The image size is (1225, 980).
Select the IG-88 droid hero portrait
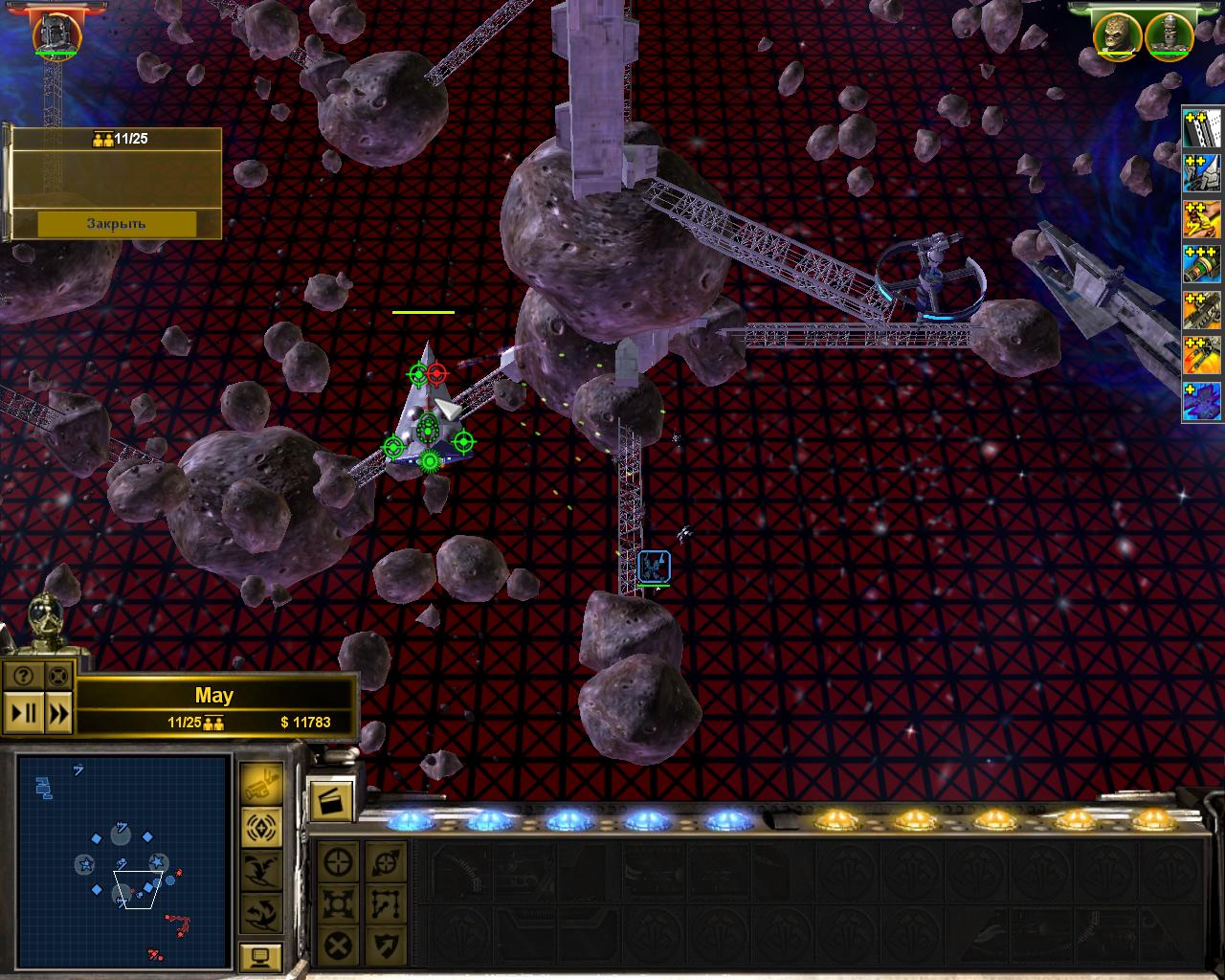tap(1169, 34)
